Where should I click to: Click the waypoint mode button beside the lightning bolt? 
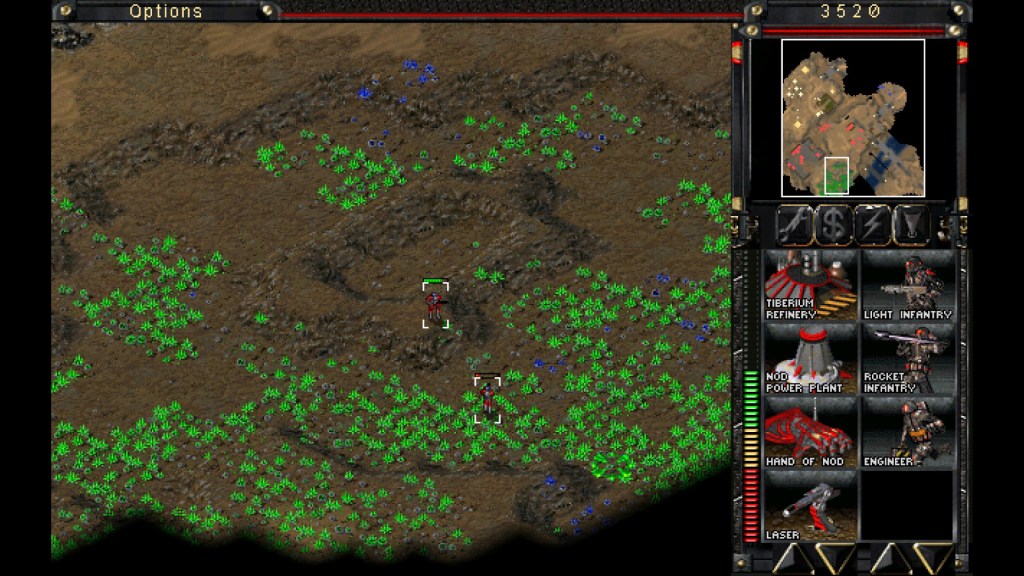coord(911,225)
